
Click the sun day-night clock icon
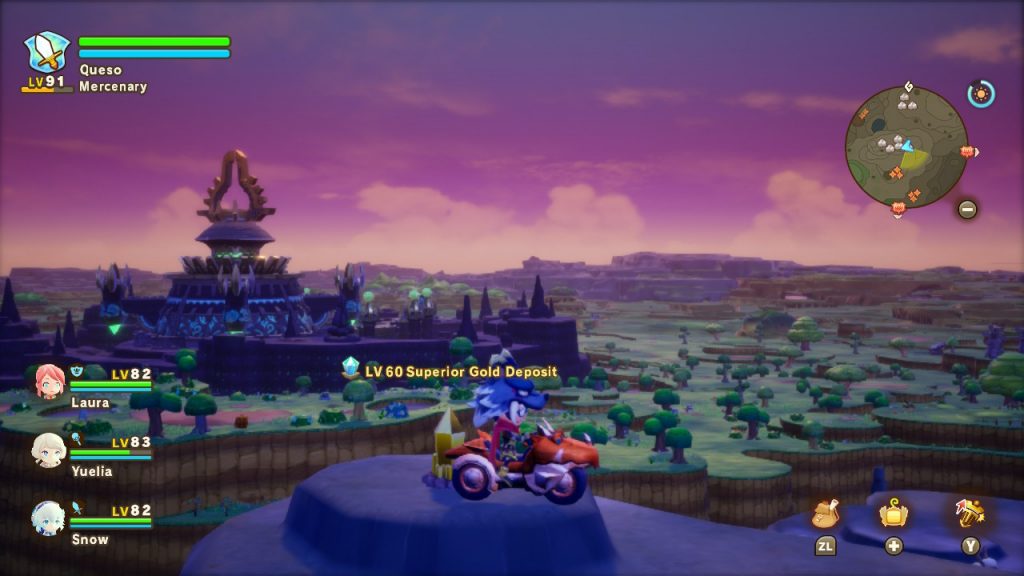coord(981,94)
